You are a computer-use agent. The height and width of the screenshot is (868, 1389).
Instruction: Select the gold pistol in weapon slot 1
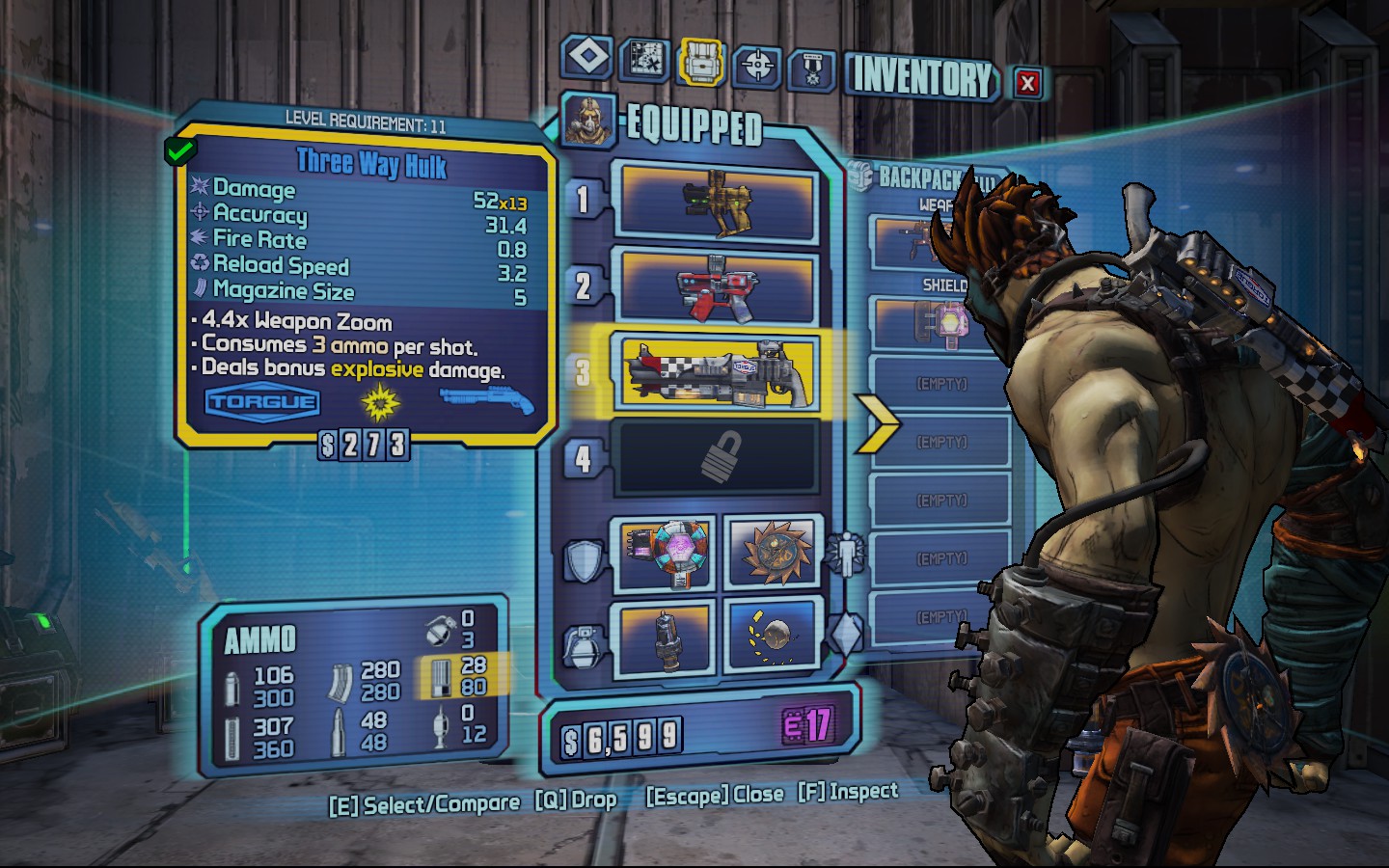point(717,202)
